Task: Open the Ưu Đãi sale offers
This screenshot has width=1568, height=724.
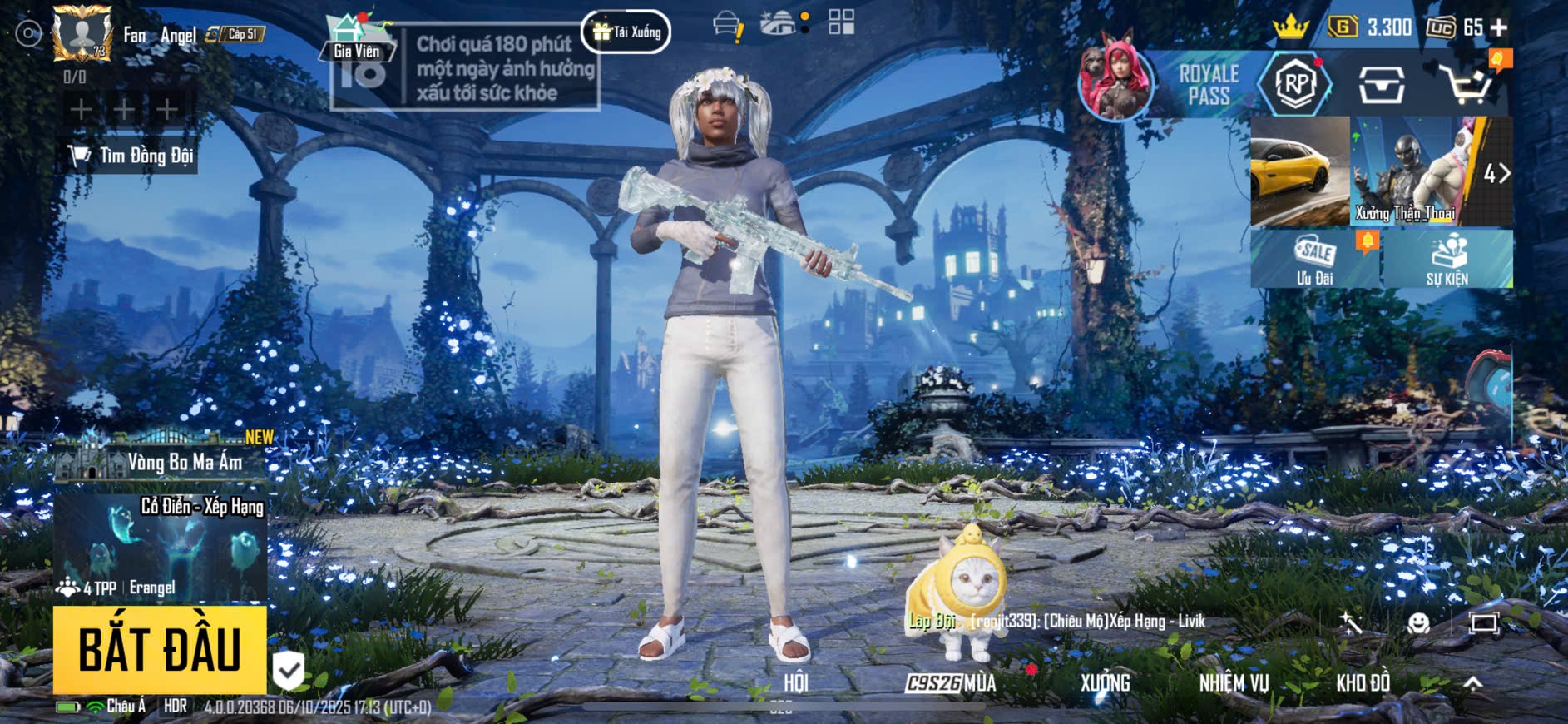Action: tap(1315, 260)
